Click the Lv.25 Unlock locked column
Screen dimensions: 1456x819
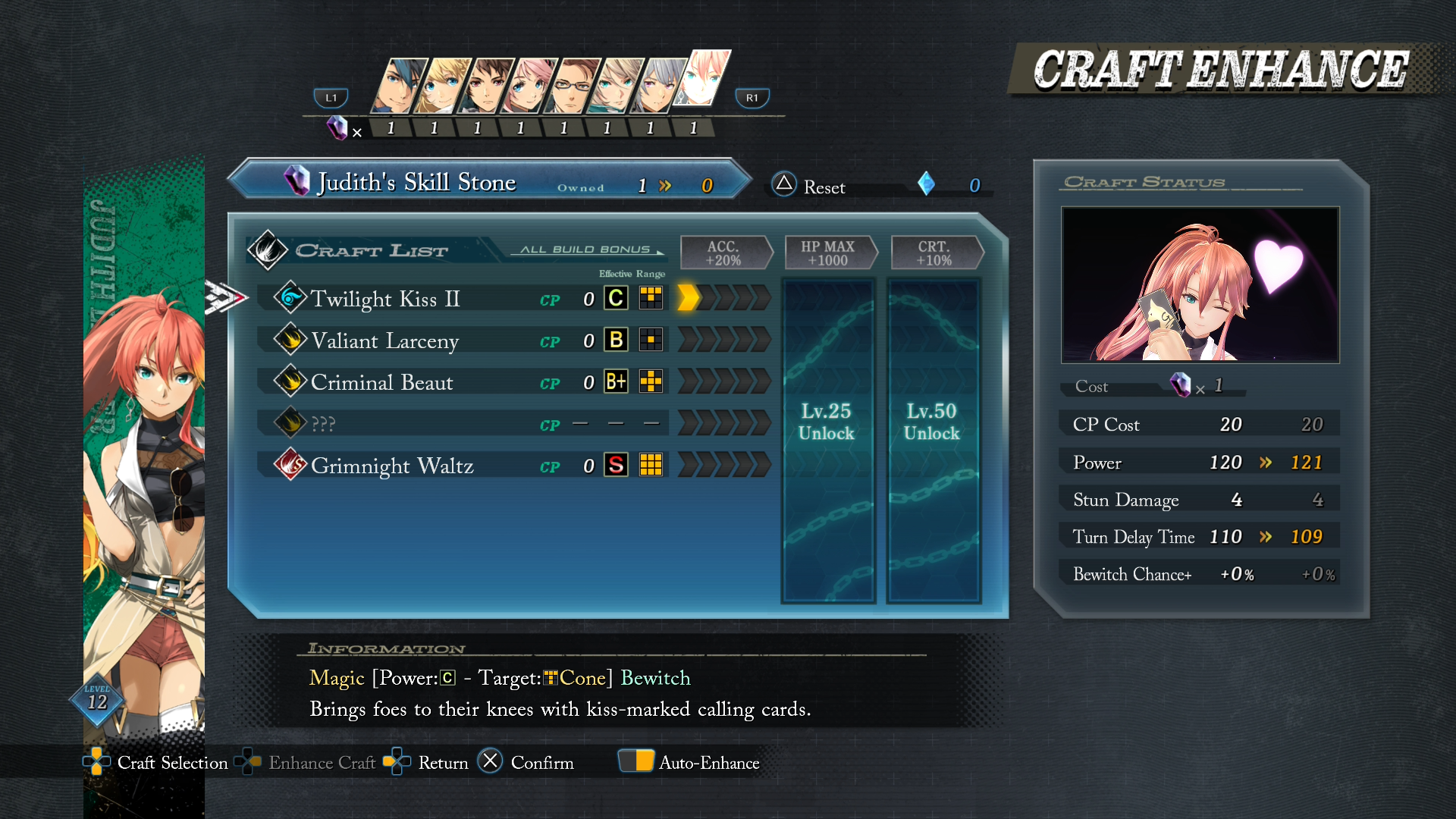coord(827,440)
